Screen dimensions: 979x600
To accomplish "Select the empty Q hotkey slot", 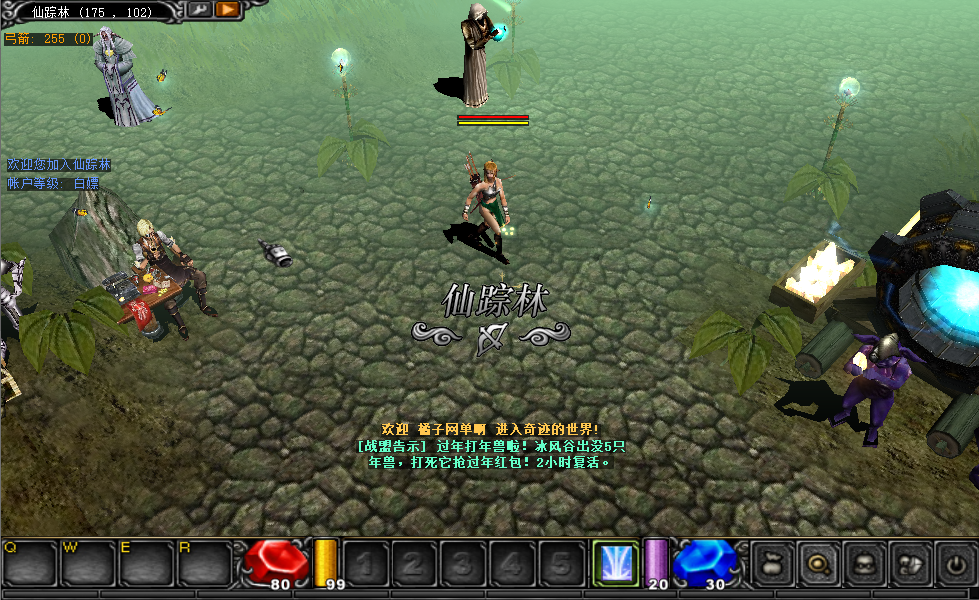I will (29, 564).
